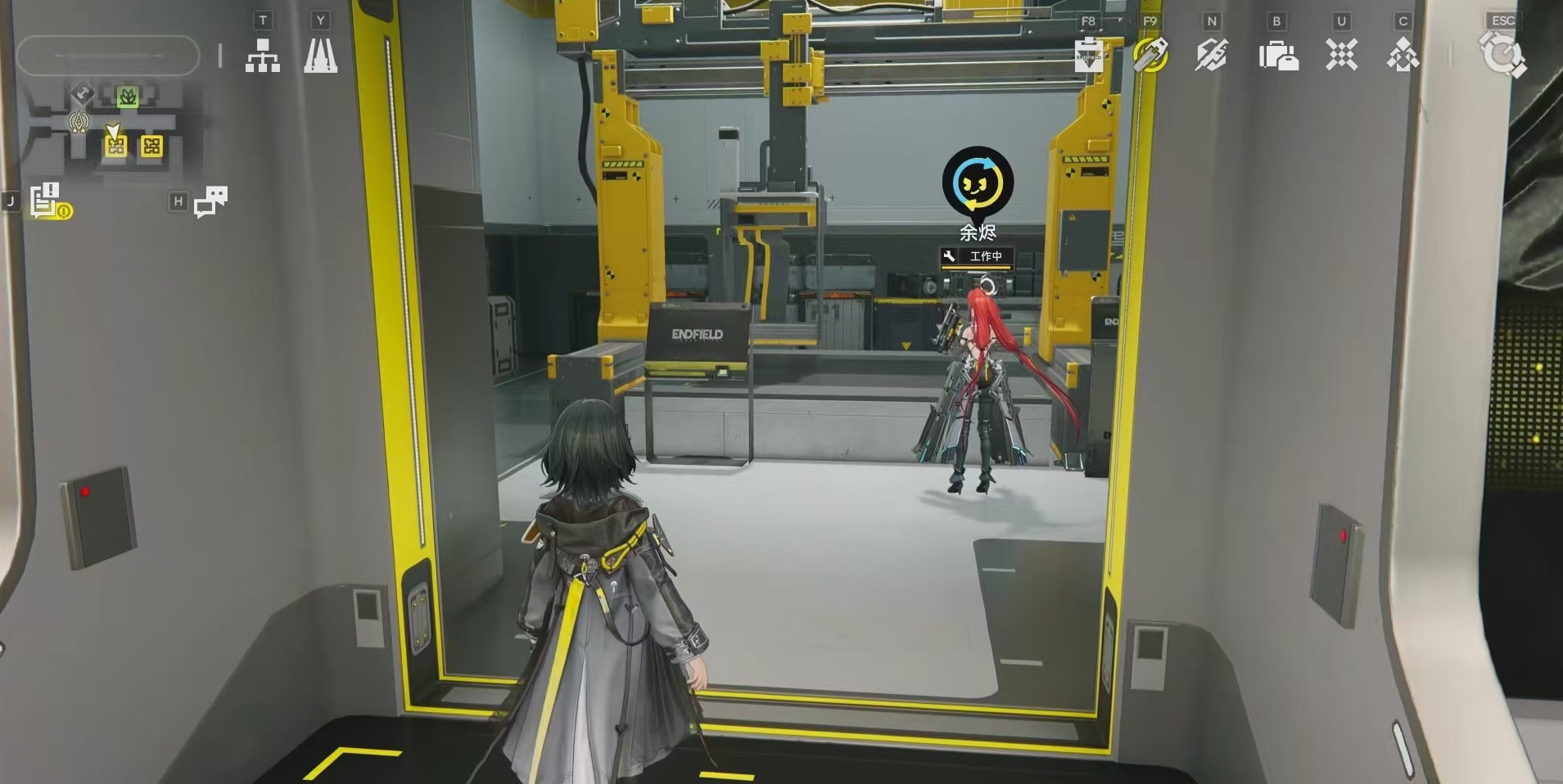Click the 余烬 character status bubble icon
Image resolution: width=1563 pixels, height=784 pixels.
[x=978, y=182]
